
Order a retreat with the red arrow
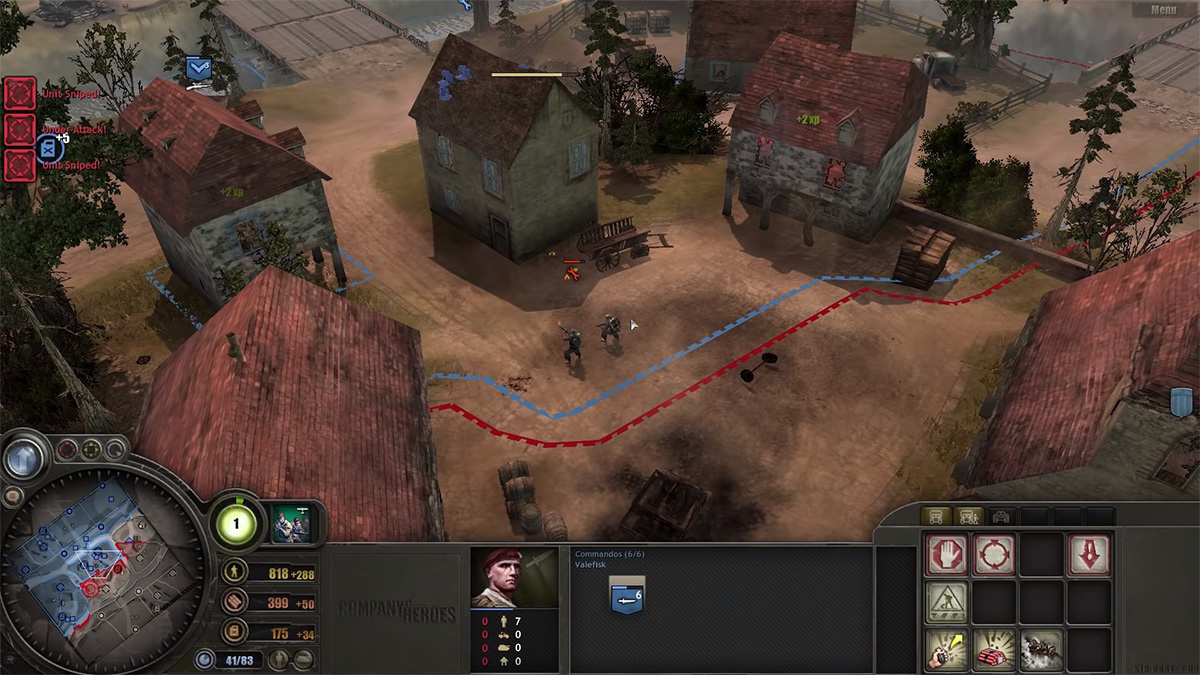tap(1089, 554)
